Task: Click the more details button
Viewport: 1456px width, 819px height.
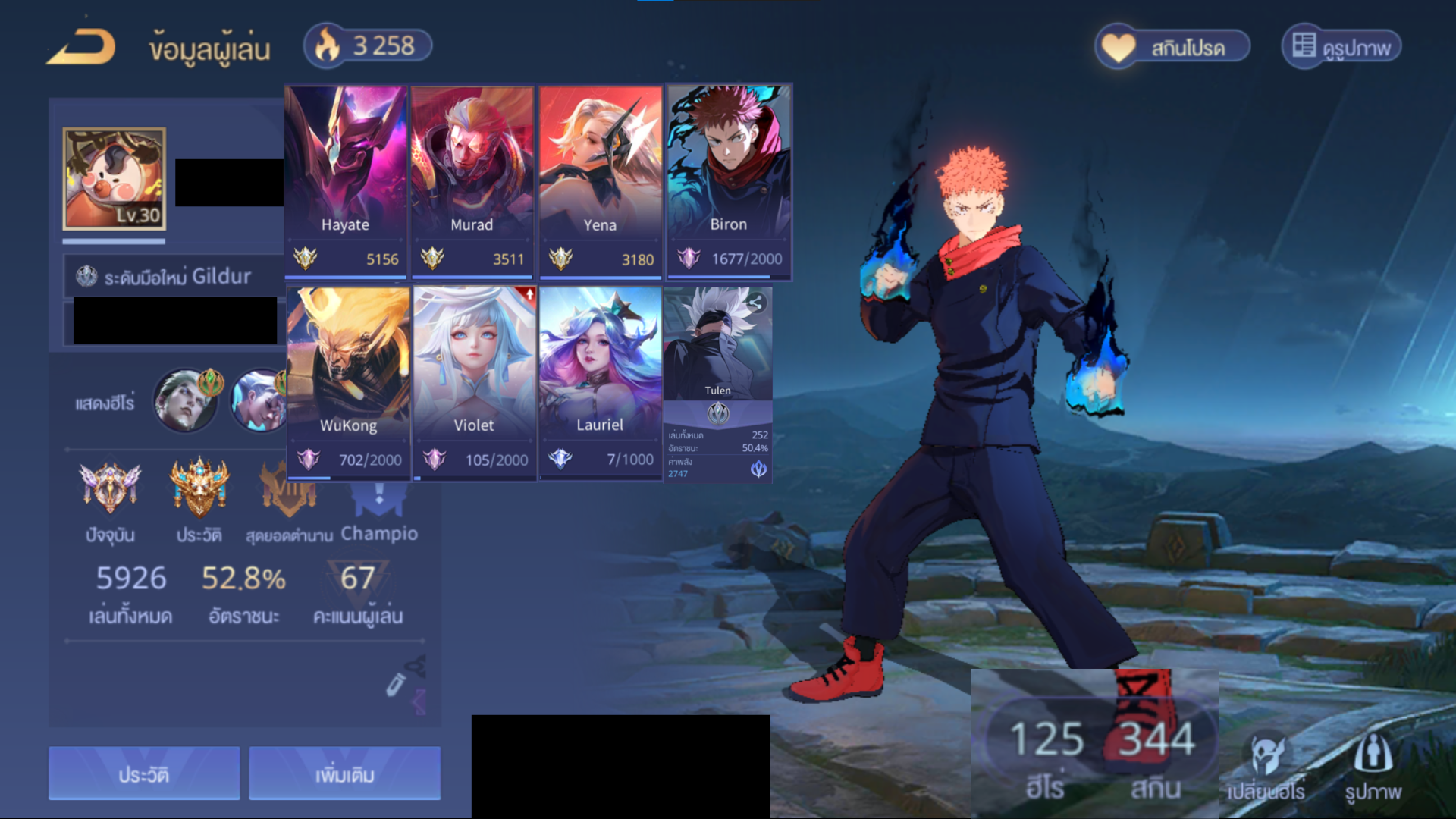Action: tap(344, 773)
